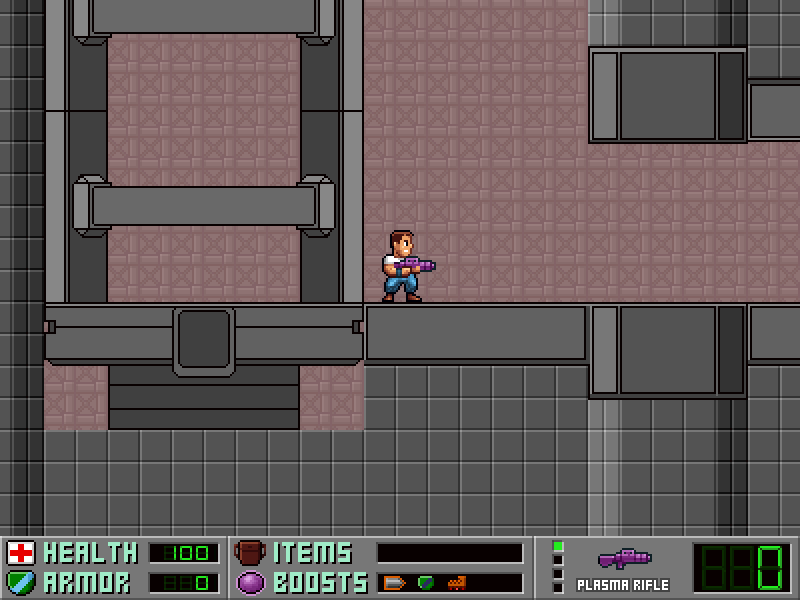Click the purple orb Boosts icon
Viewport: 800px width, 600px height.
point(249,582)
